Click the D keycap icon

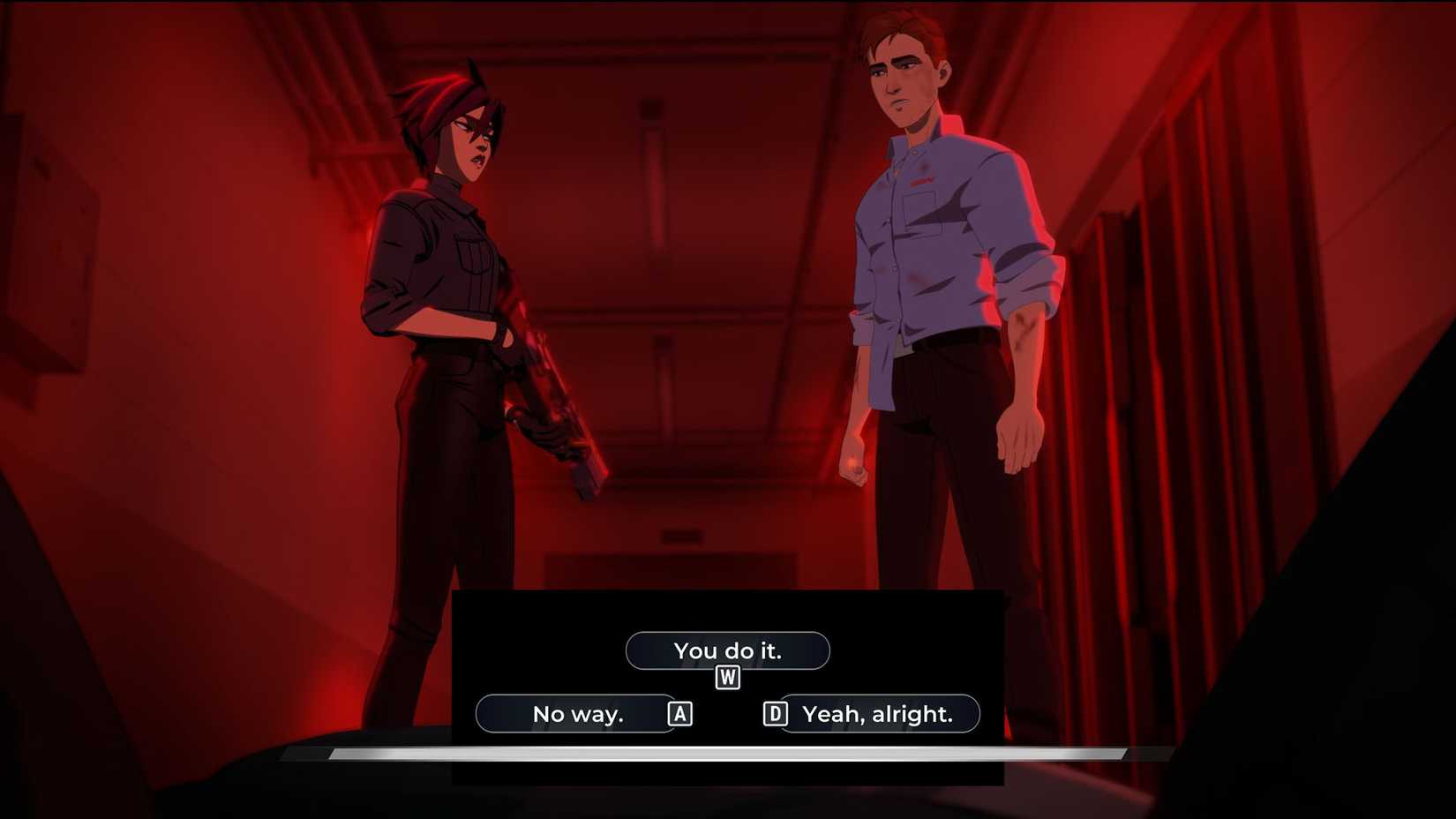775,713
